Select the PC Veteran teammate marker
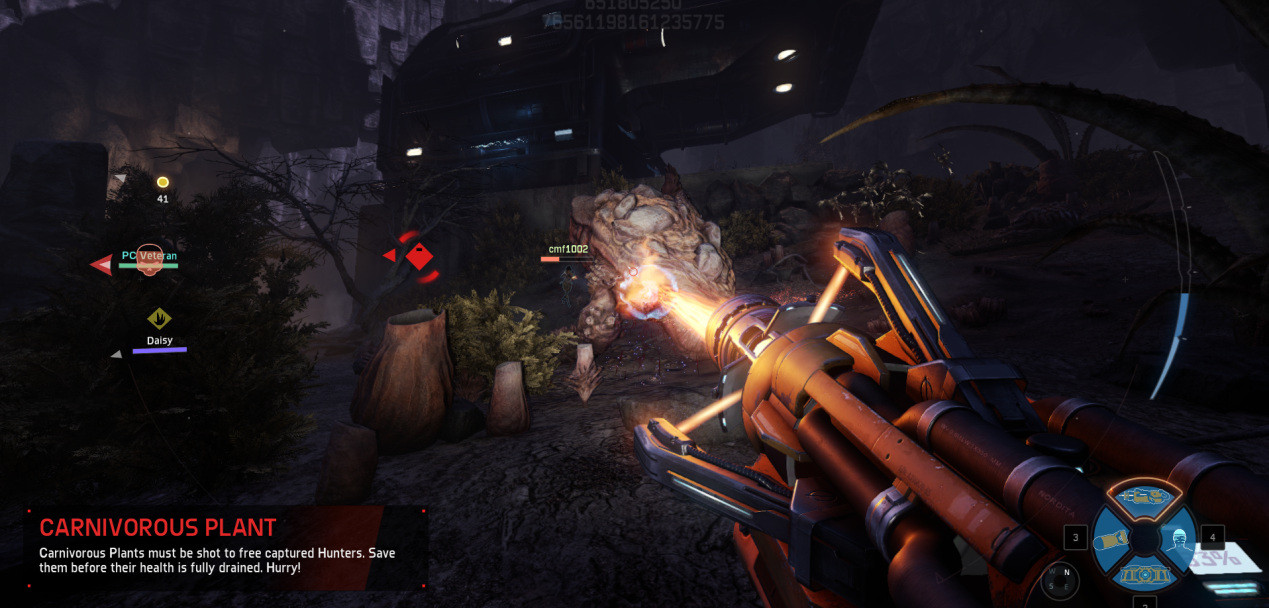The height and width of the screenshot is (608, 1269). (x=149, y=257)
